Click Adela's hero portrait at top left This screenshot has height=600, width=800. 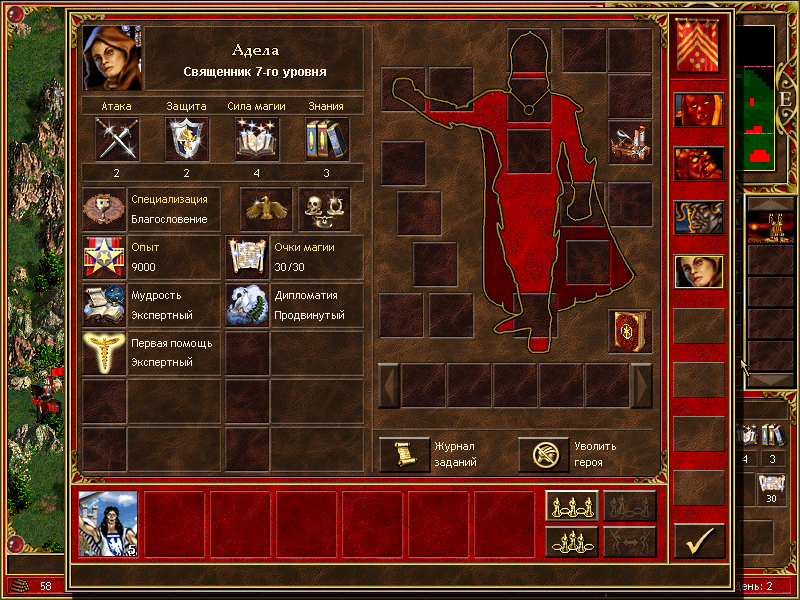coord(113,58)
